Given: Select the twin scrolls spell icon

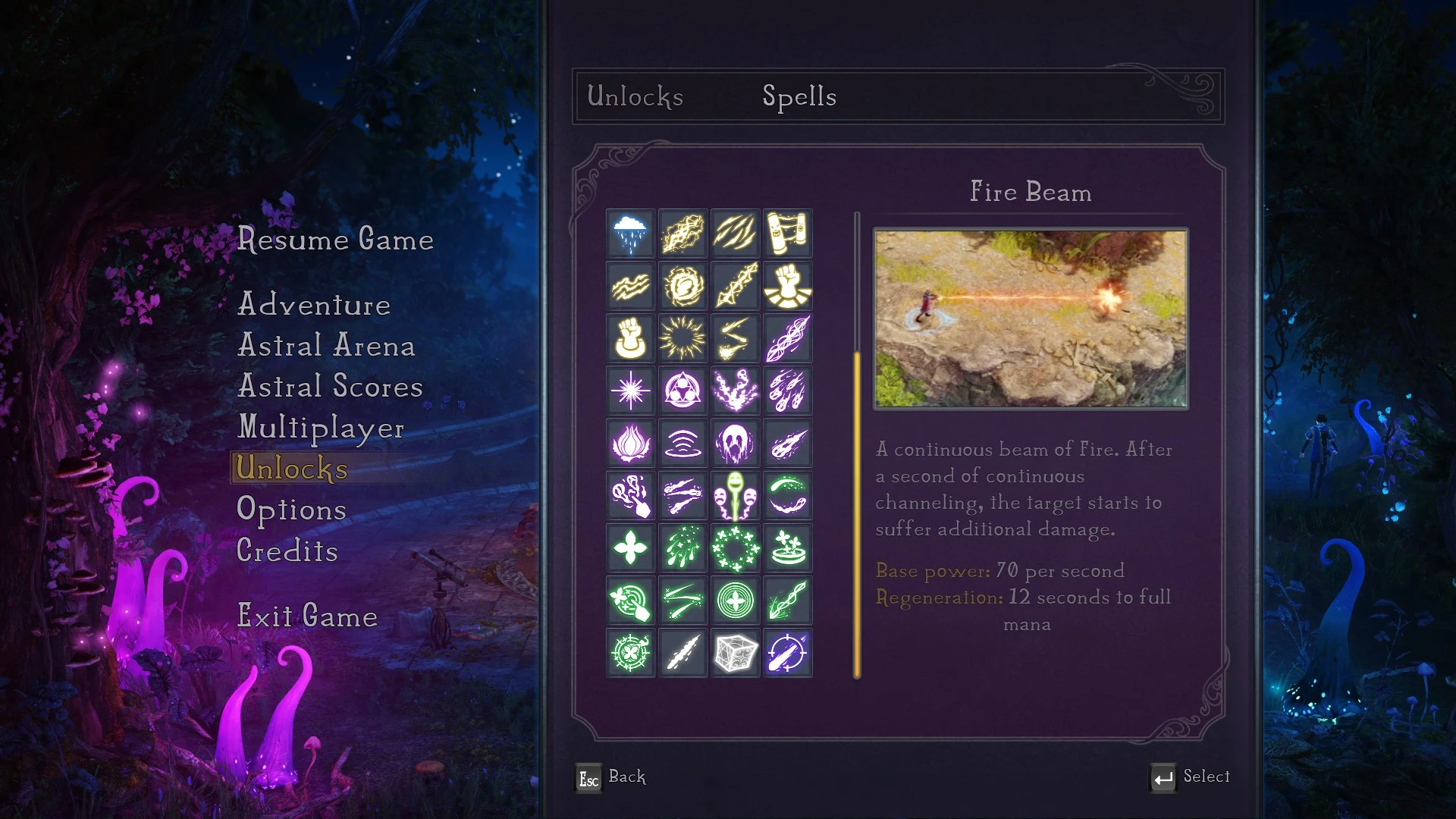Looking at the screenshot, I should click(788, 234).
